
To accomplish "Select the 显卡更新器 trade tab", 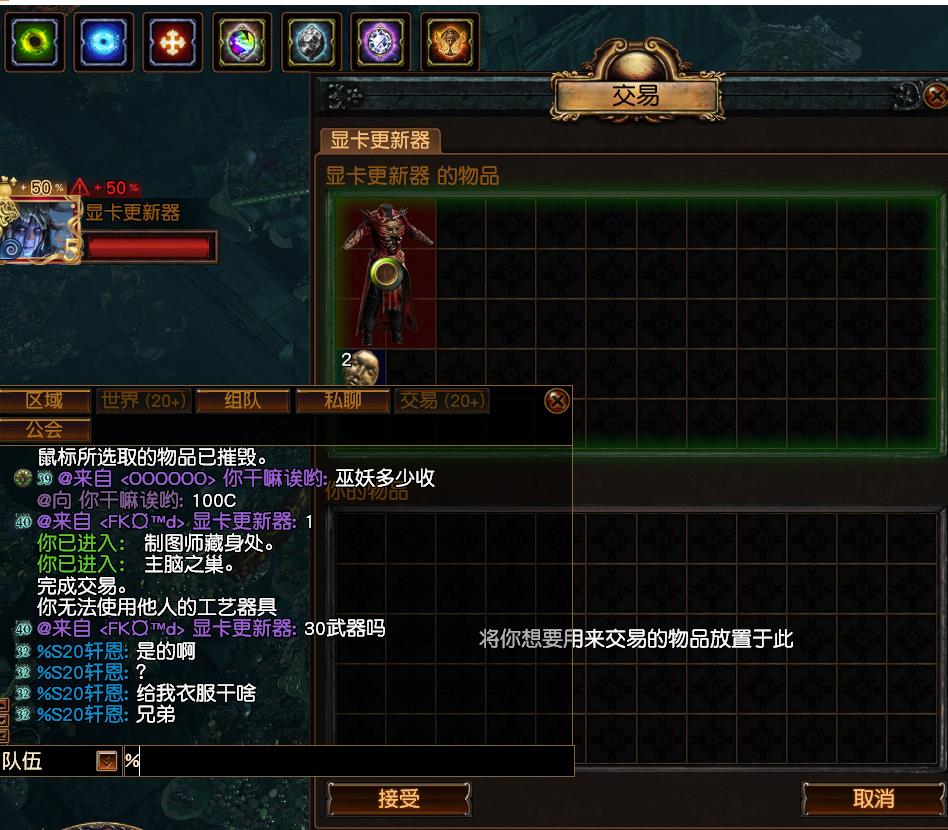I will tap(380, 141).
